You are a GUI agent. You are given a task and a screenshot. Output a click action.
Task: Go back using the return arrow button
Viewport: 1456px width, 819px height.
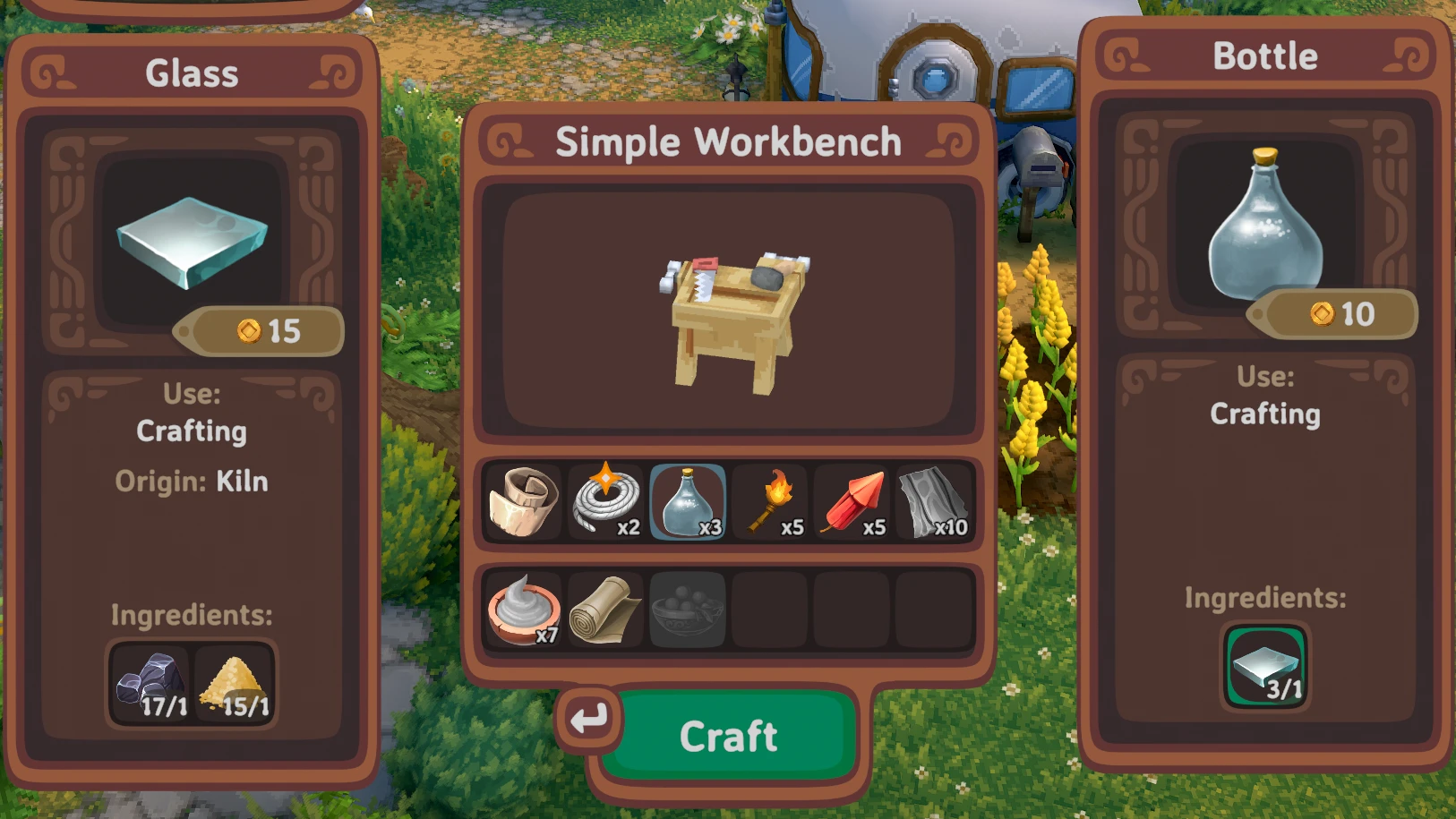click(588, 718)
